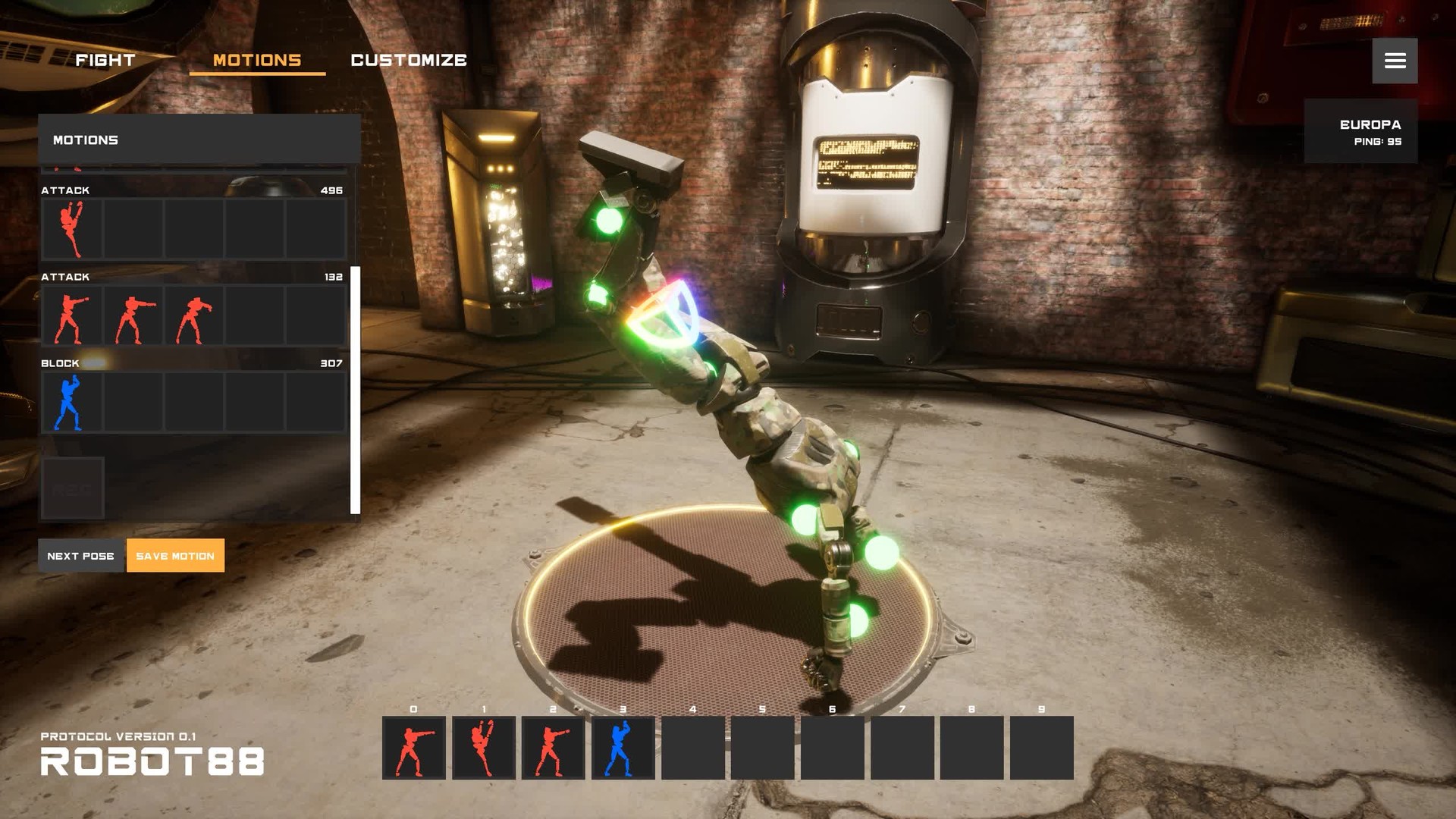1456x819 pixels.
Task: Activate hotbar slot 0 punch motion
Action: tap(414, 748)
